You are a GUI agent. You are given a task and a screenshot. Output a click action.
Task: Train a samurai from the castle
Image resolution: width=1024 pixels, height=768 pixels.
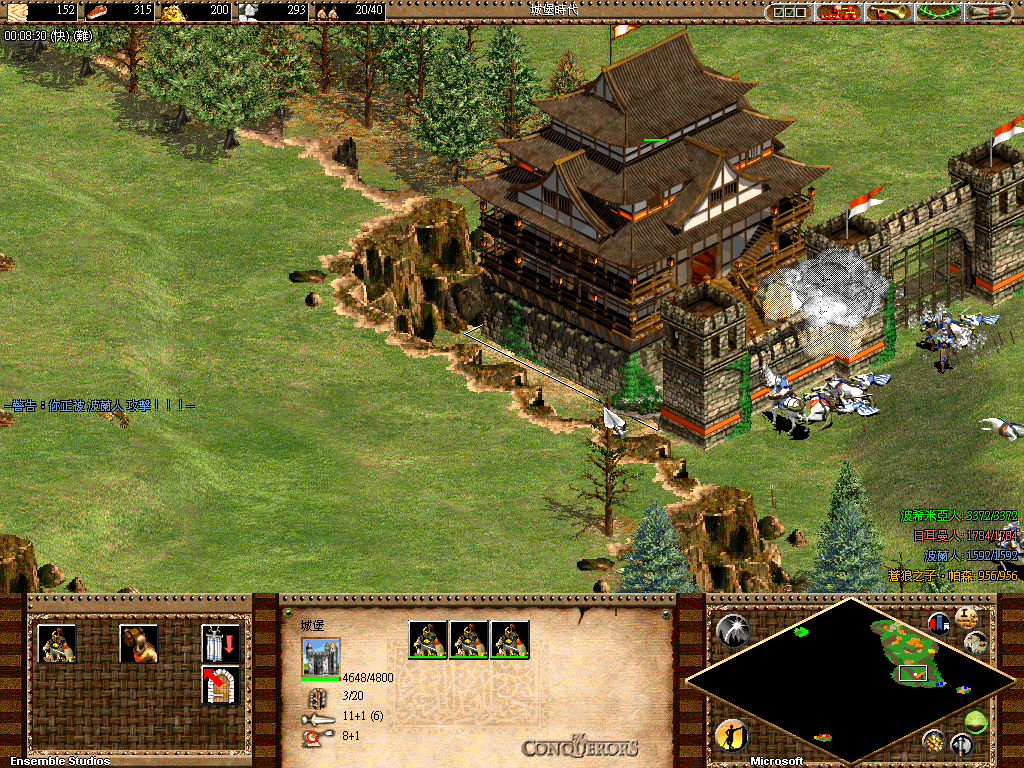pyautogui.click(x=57, y=643)
